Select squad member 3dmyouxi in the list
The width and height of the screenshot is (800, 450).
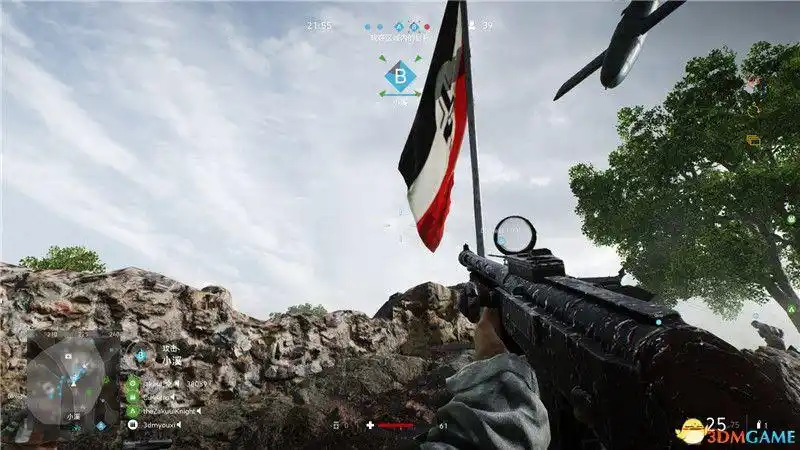point(160,425)
